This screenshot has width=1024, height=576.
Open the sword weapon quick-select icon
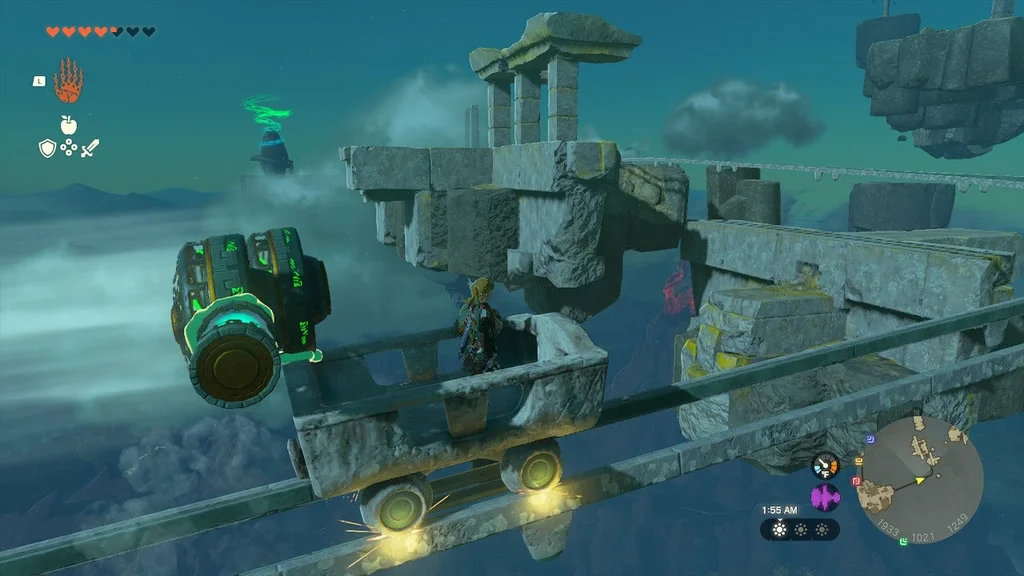click(x=90, y=149)
